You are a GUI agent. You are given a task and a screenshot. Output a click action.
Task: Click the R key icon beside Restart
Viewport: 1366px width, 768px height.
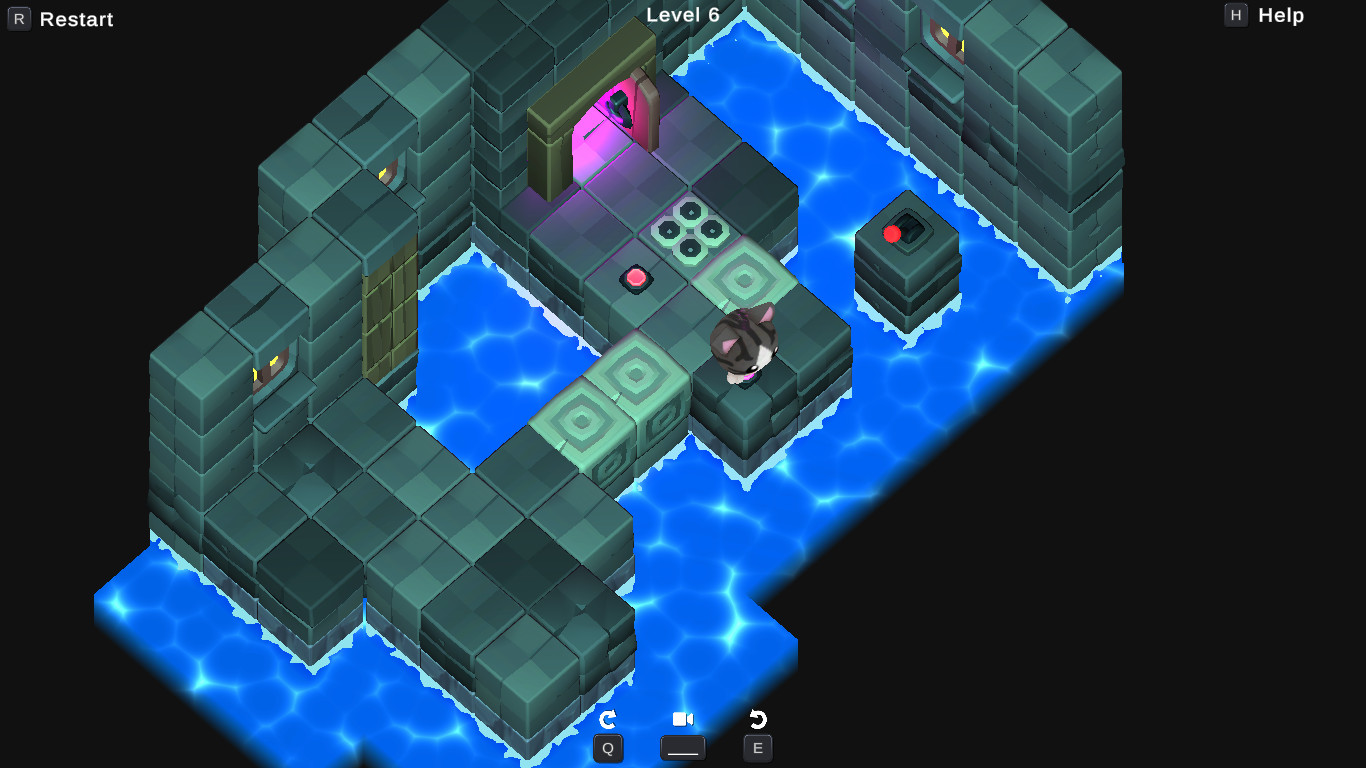[19, 18]
